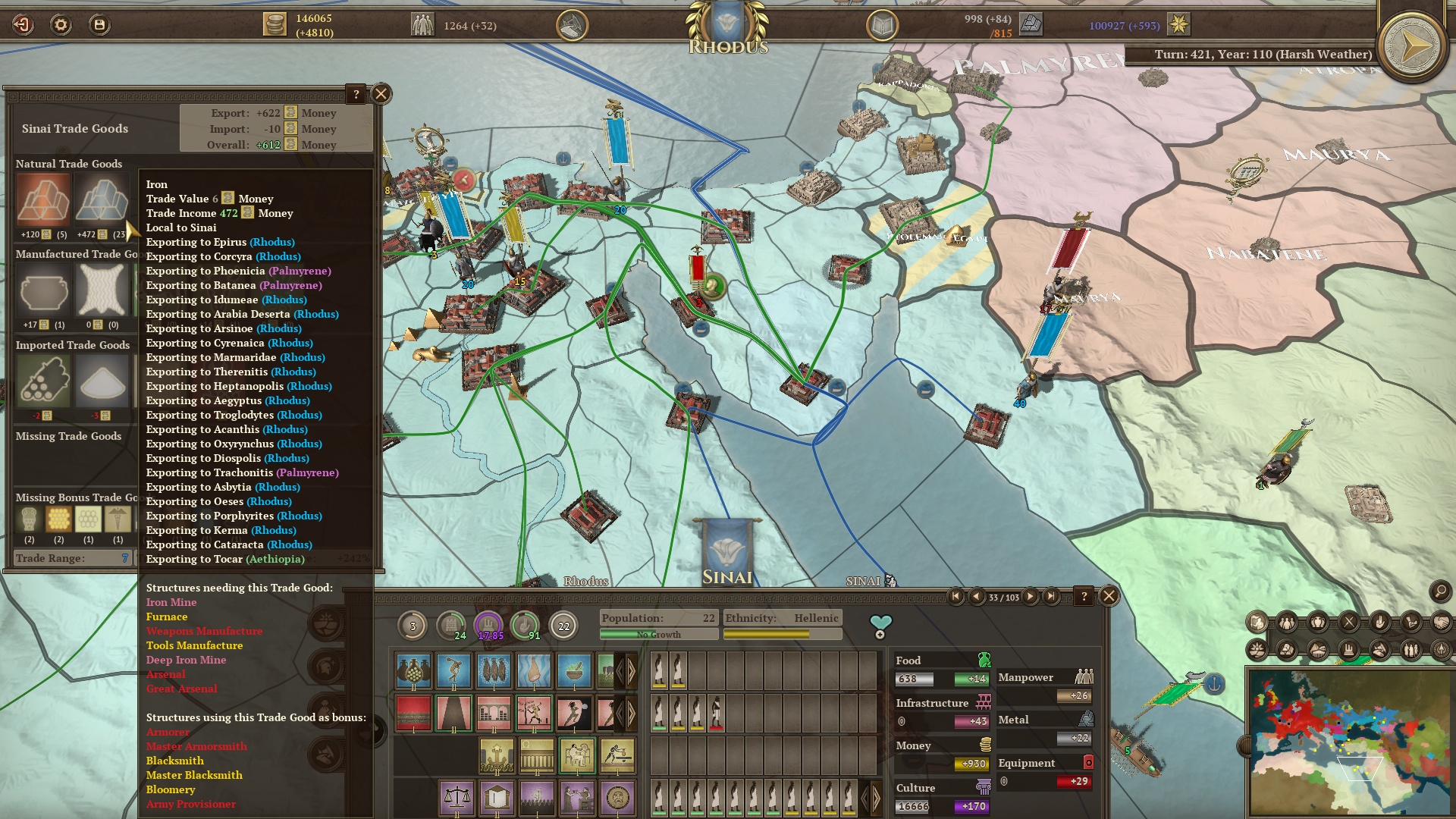
Task: Save the game with the disk icon
Action: pos(99,25)
